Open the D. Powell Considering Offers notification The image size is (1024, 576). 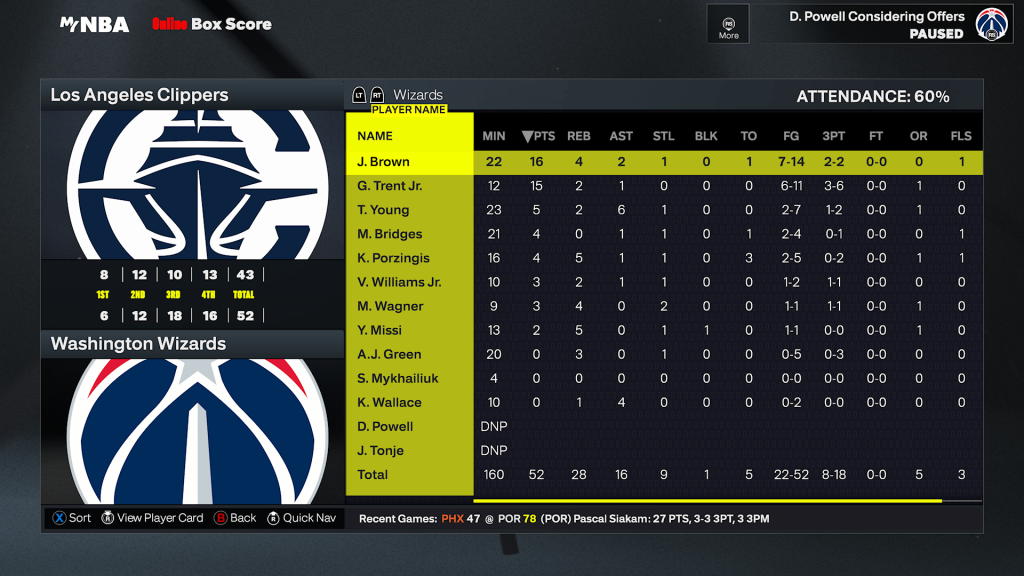pos(876,24)
